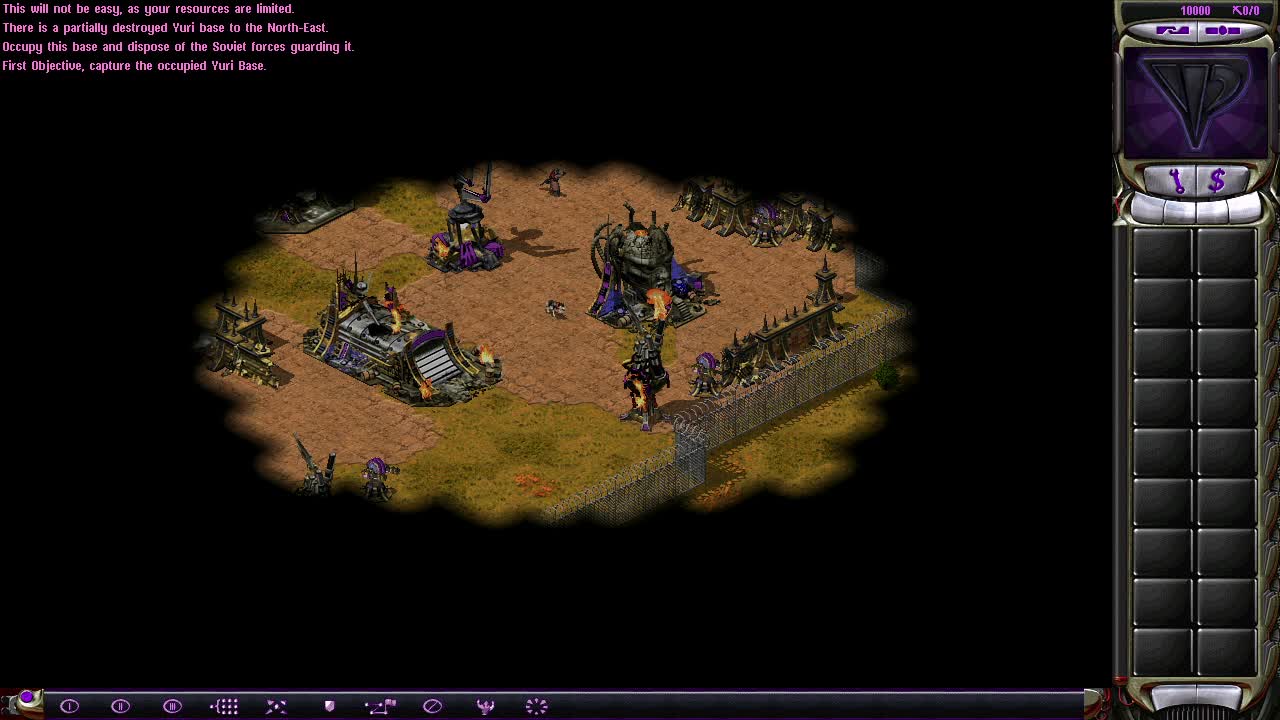Click the Scatter units icon
The width and height of the screenshot is (1280, 720).
click(276, 705)
